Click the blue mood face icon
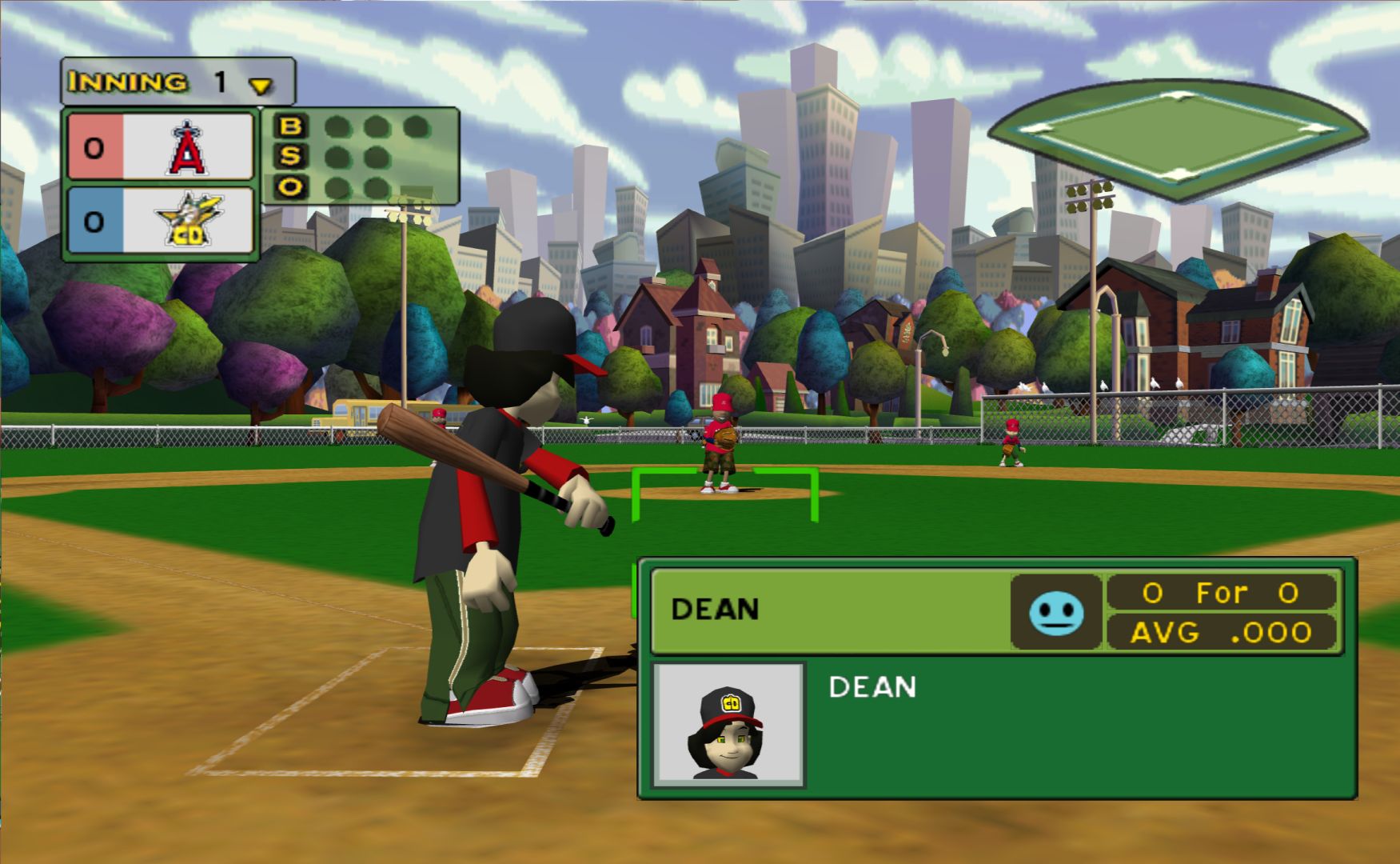The image size is (1400, 864). [1056, 612]
